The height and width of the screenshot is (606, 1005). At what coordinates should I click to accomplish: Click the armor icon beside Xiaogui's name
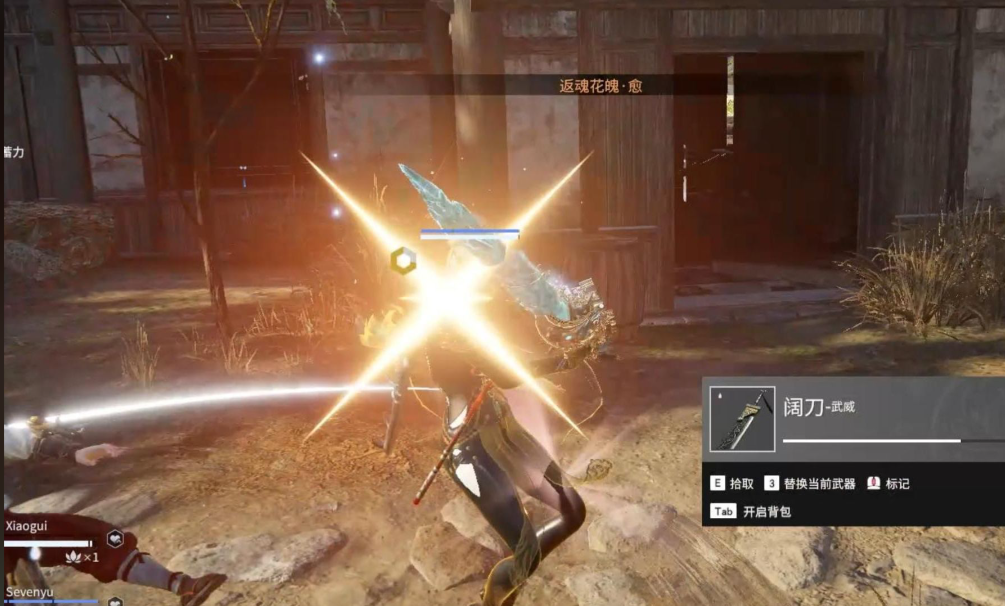(x=115, y=538)
